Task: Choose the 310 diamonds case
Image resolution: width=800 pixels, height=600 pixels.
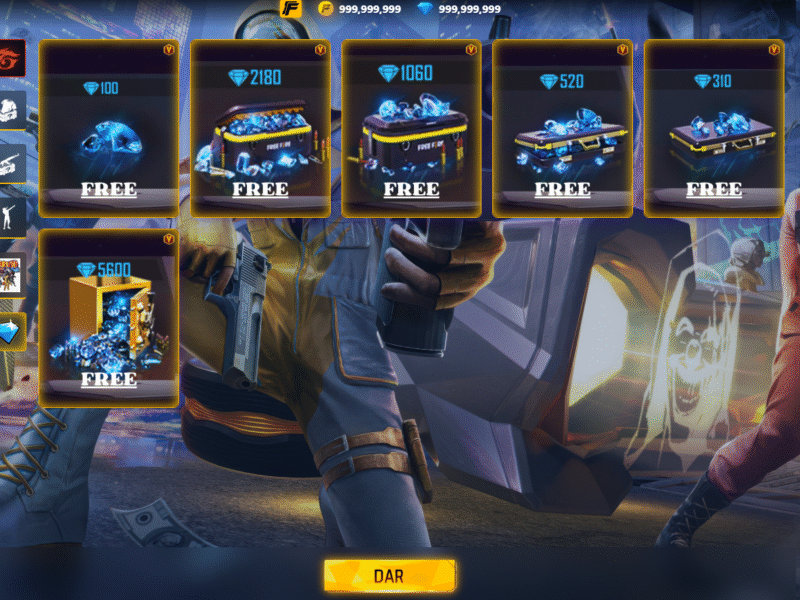Action: pos(713,128)
